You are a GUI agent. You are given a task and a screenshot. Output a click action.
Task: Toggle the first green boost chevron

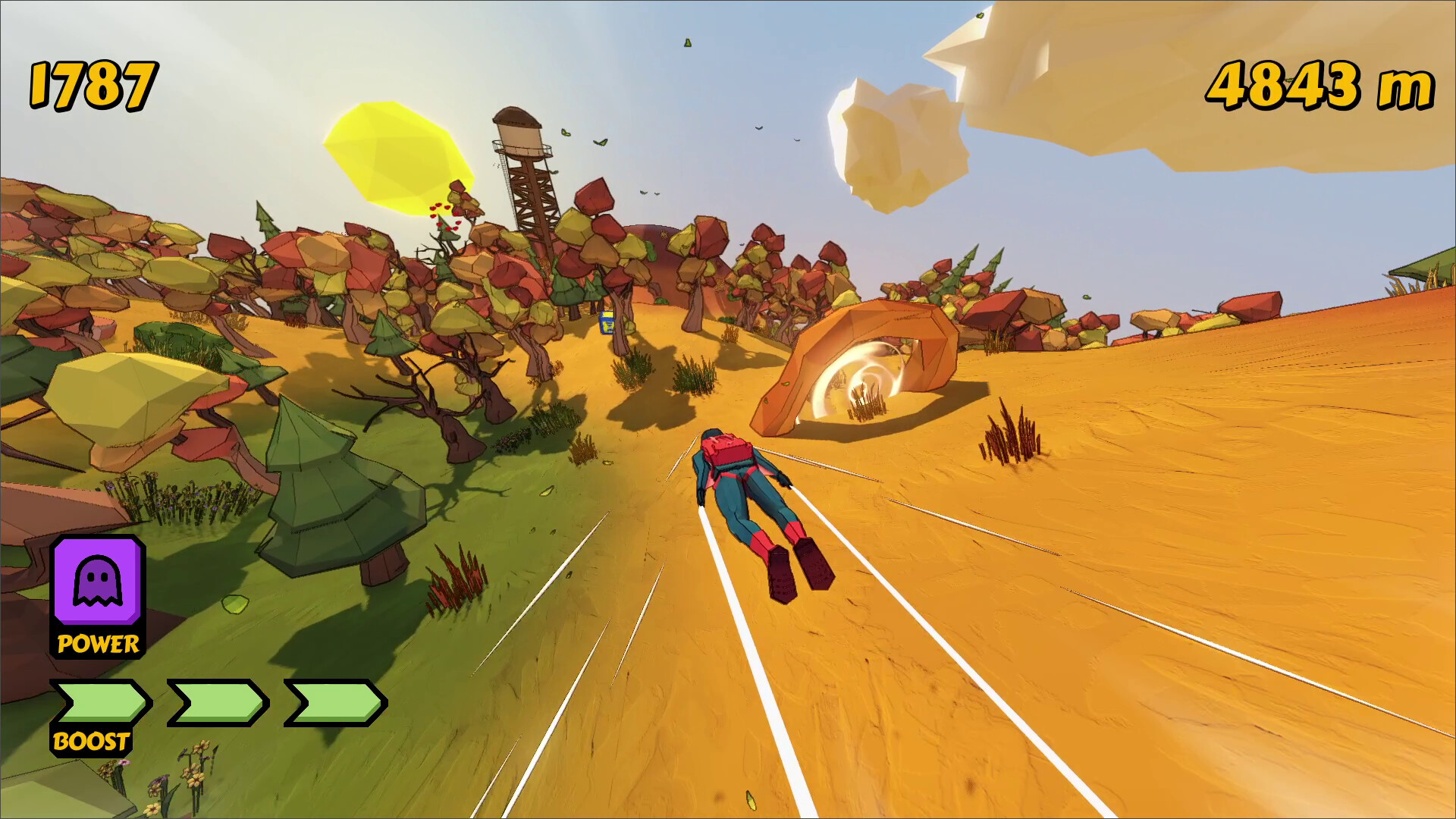[99, 704]
